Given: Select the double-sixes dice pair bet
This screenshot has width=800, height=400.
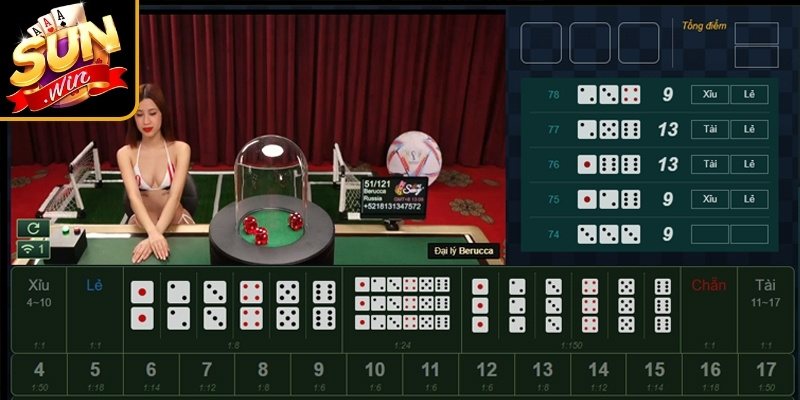Looking at the screenshot, I should 324,305.
